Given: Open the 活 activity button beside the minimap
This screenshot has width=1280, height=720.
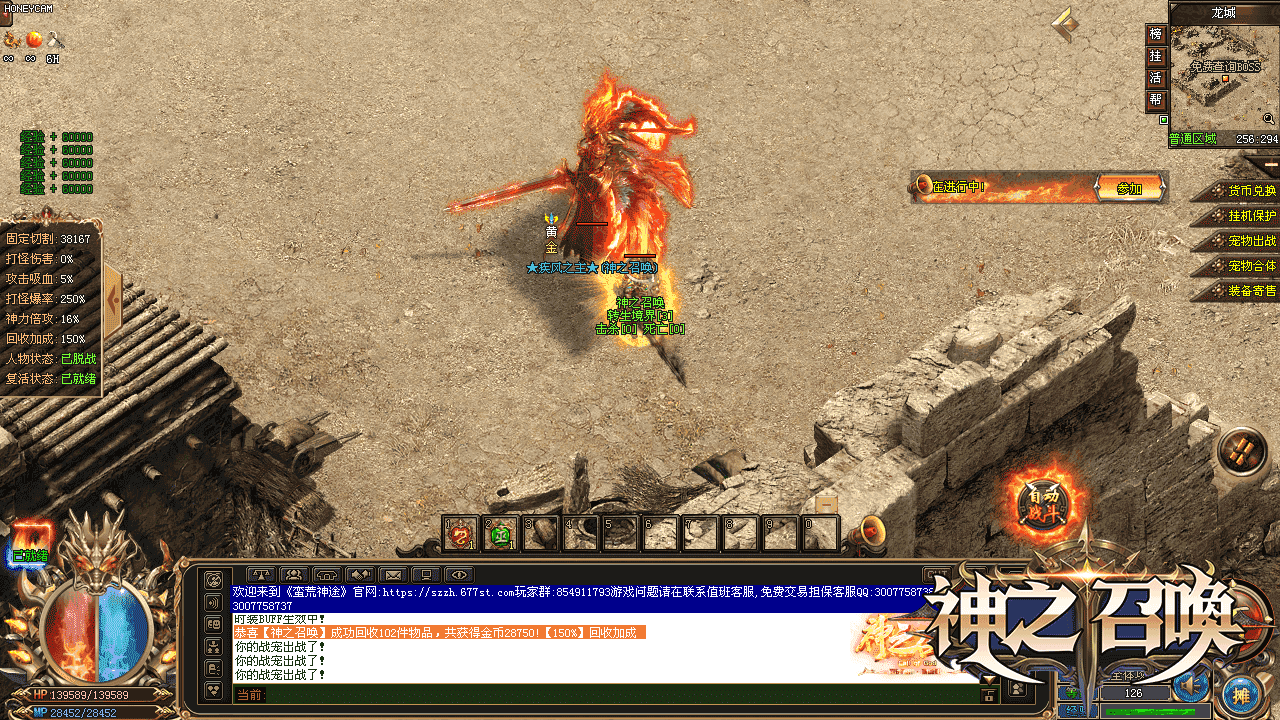Looking at the screenshot, I should [x=1156, y=79].
